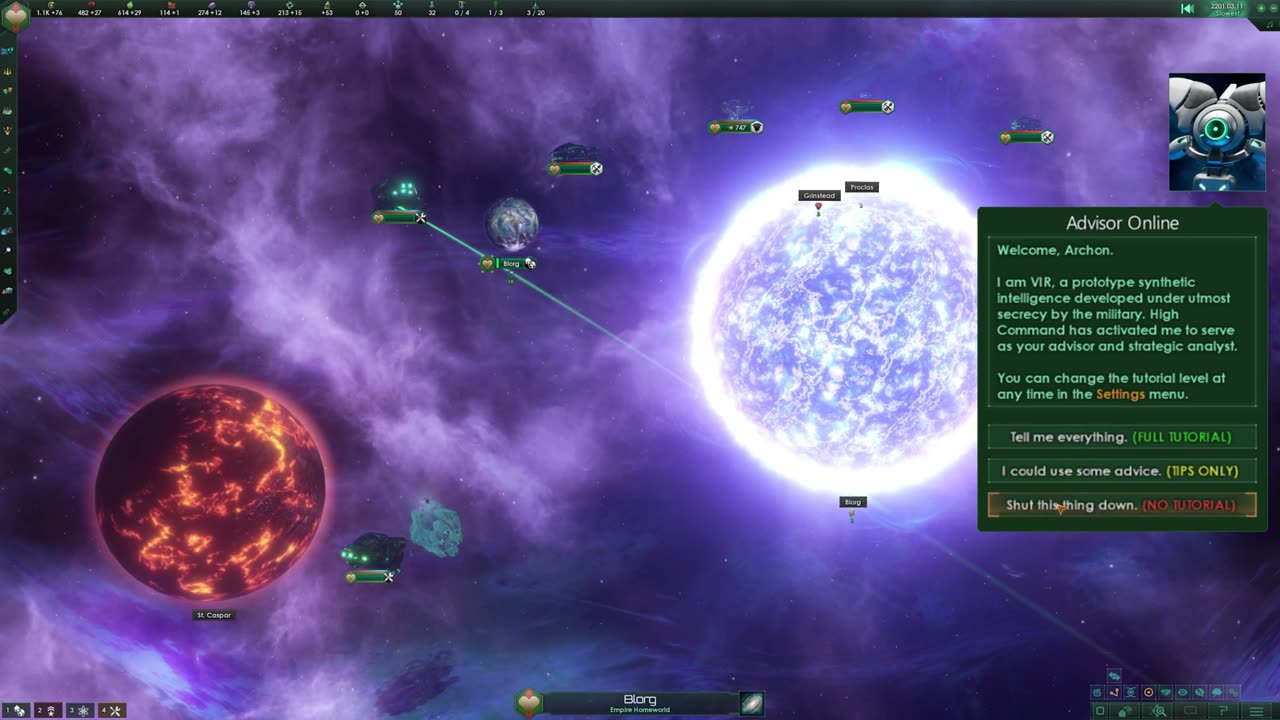Choose the FULL TUTORIAL advisor option

1121,437
